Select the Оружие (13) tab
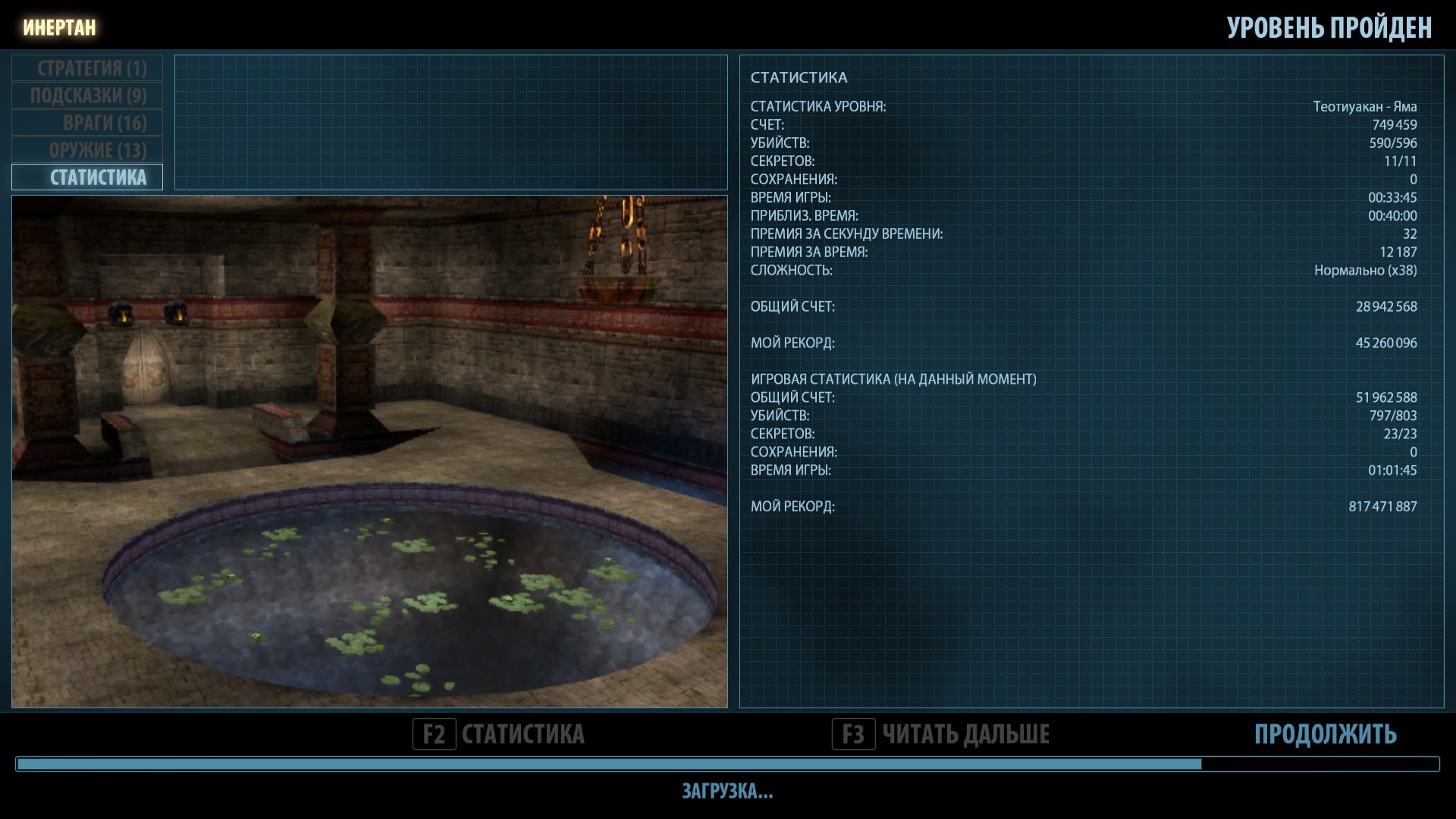The width and height of the screenshot is (1456, 819). coord(88,150)
